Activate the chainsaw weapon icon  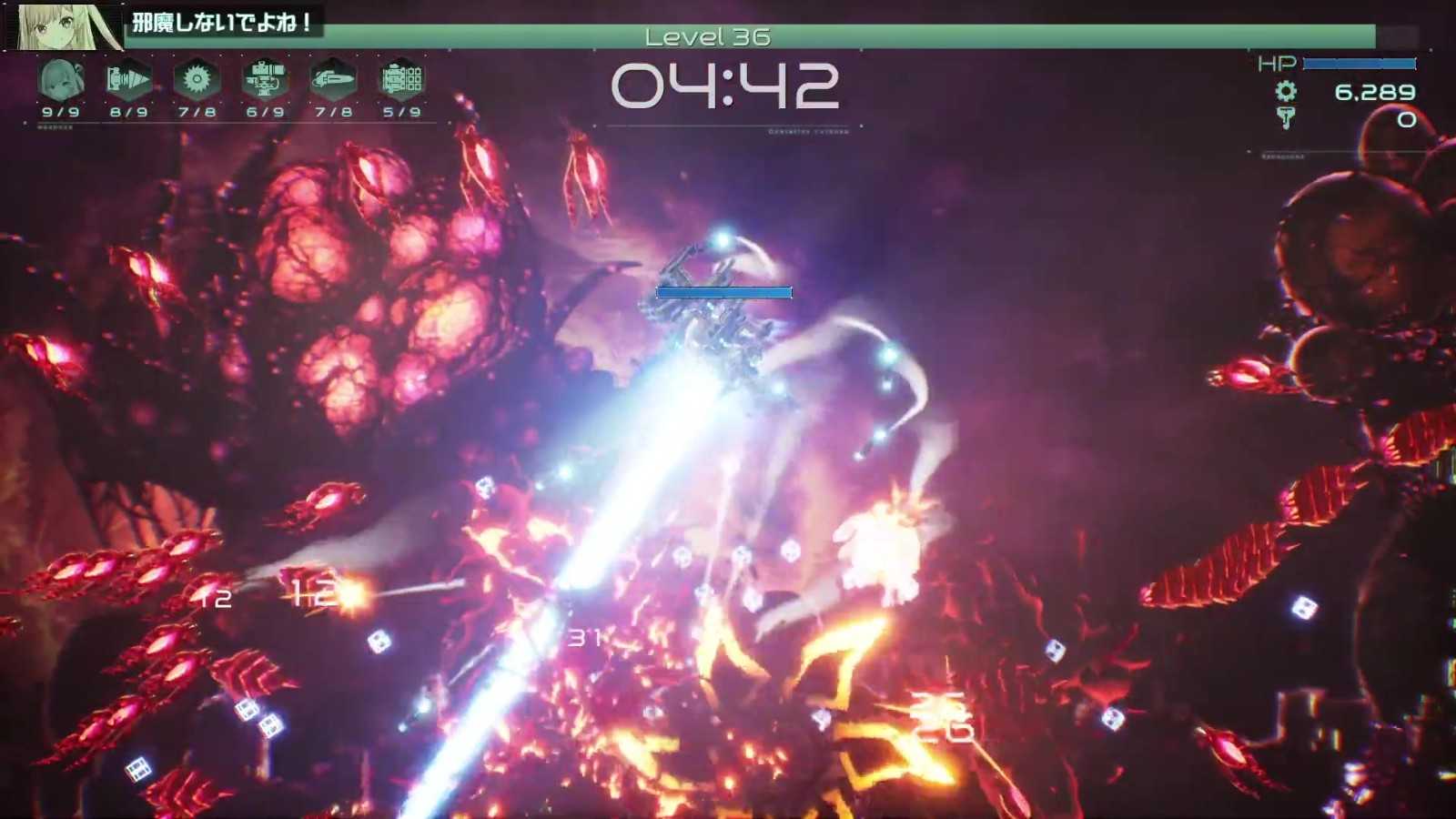pos(333,80)
